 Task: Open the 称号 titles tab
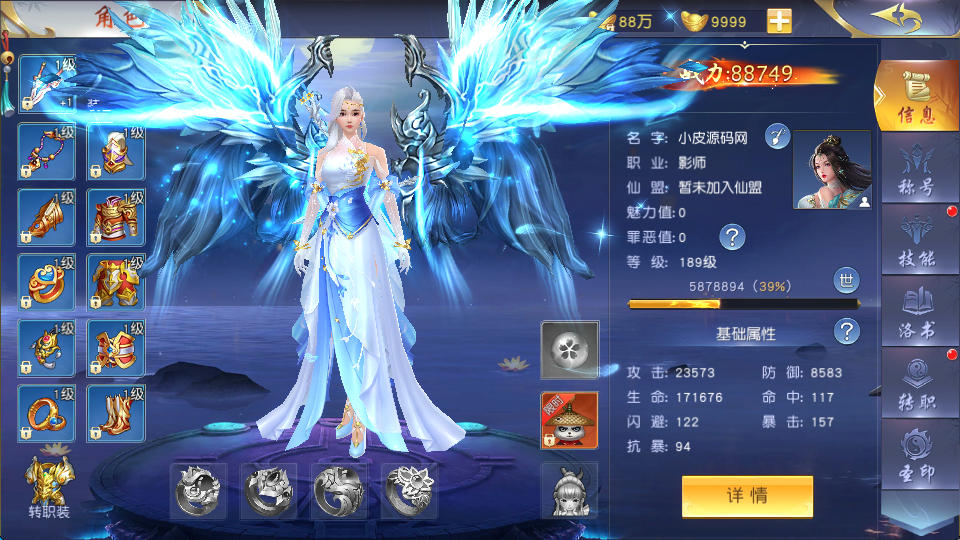tap(916, 170)
